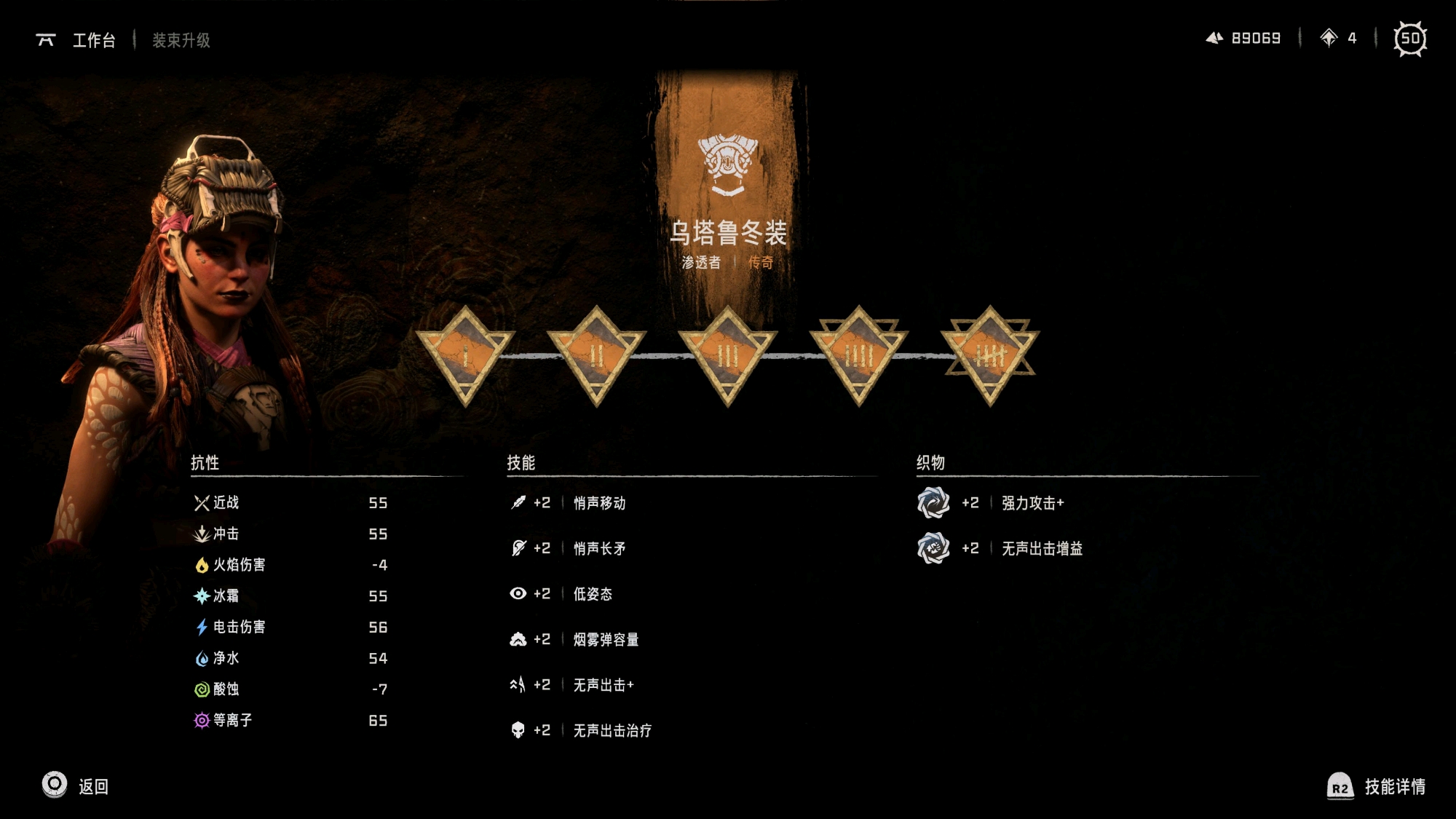The height and width of the screenshot is (819, 1456).
Task: Click the 无声出击治疗 skull skill icon
Action: click(x=518, y=730)
